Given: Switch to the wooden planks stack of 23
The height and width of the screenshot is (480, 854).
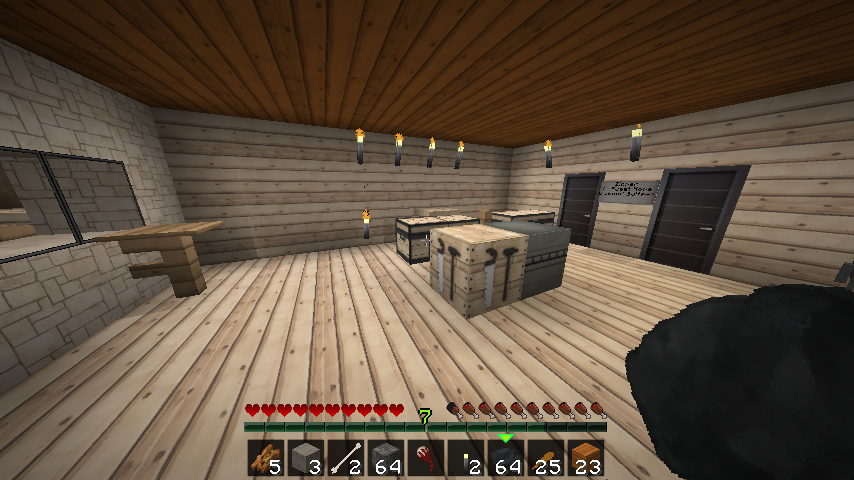Looking at the screenshot, I should pyautogui.click(x=585, y=458).
